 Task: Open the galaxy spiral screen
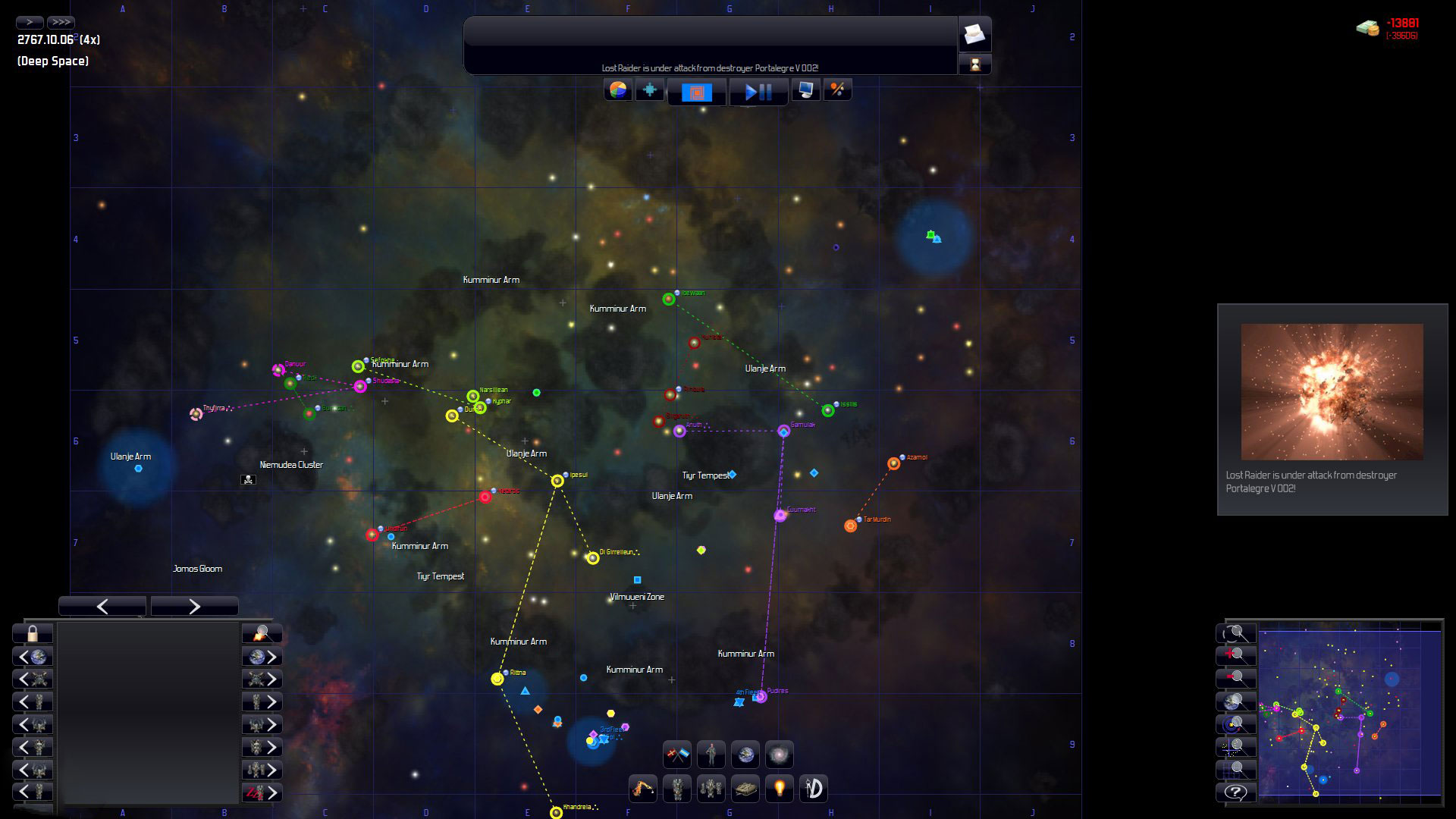click(x=779, y=755)
